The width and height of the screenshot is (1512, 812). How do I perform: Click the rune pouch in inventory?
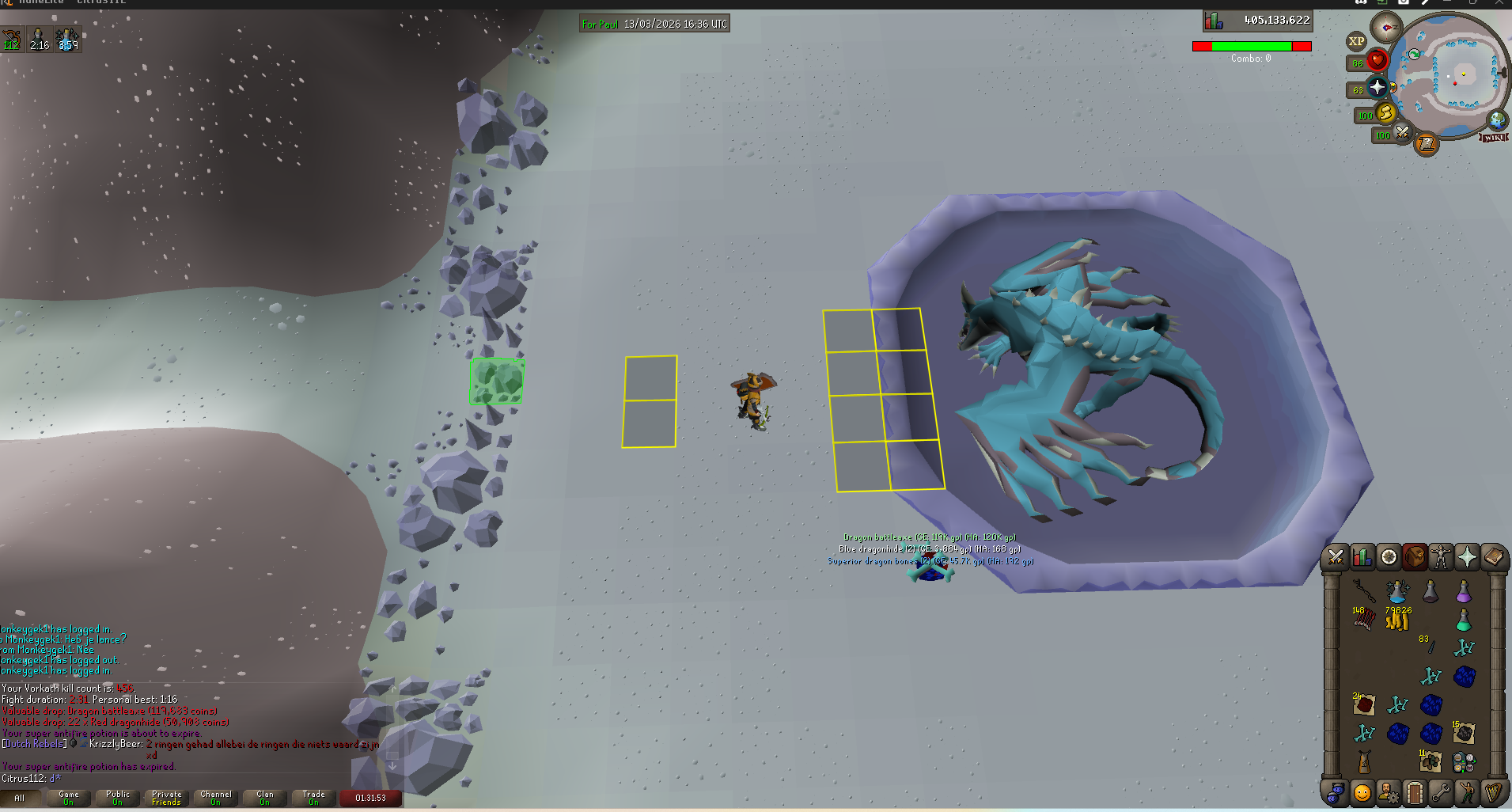point(1463,762)
